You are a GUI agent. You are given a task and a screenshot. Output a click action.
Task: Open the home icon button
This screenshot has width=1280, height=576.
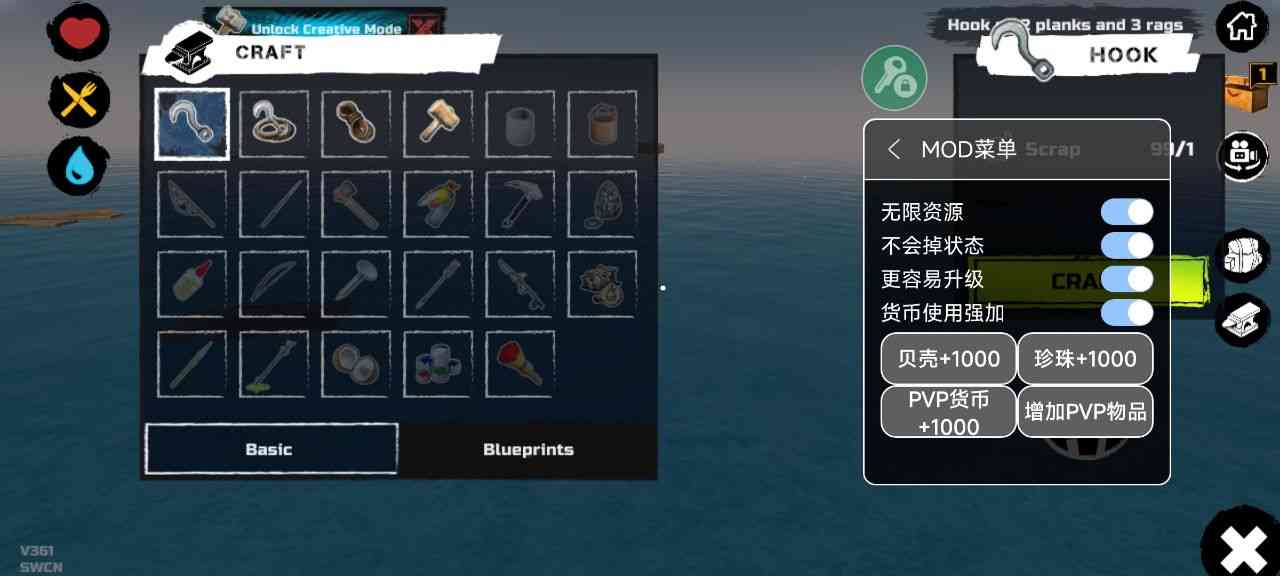click(1241, 27)
